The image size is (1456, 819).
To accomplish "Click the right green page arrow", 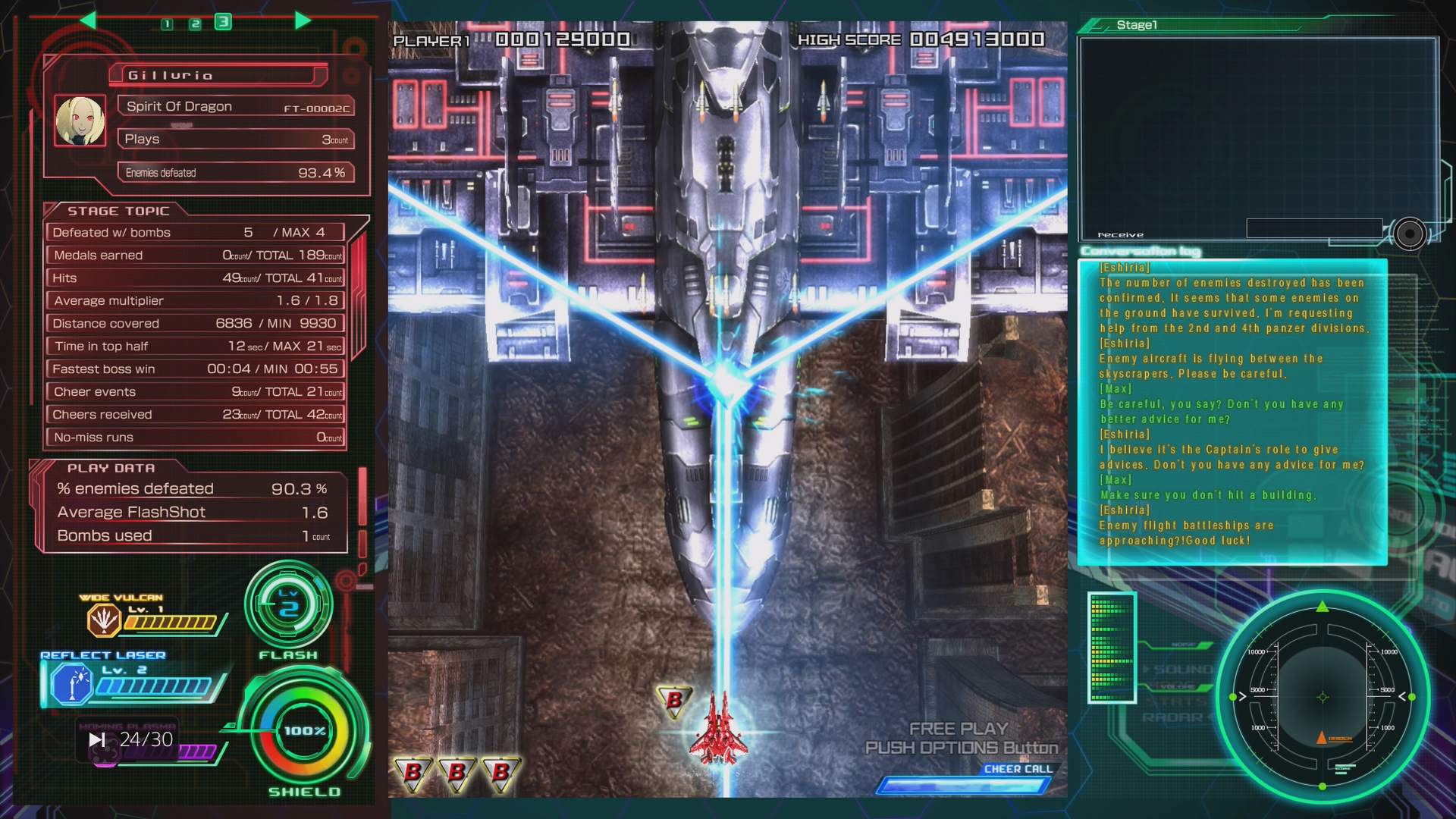I will coord(303,20).
